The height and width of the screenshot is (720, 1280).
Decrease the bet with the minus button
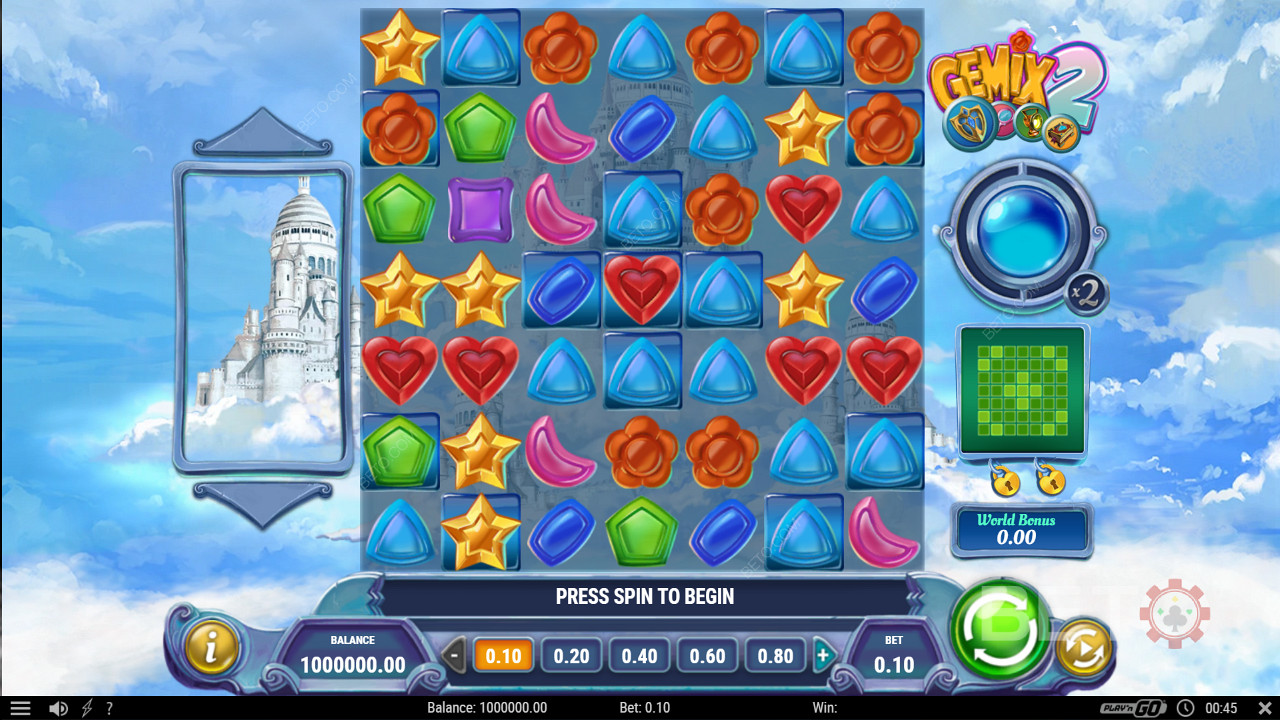454,657
